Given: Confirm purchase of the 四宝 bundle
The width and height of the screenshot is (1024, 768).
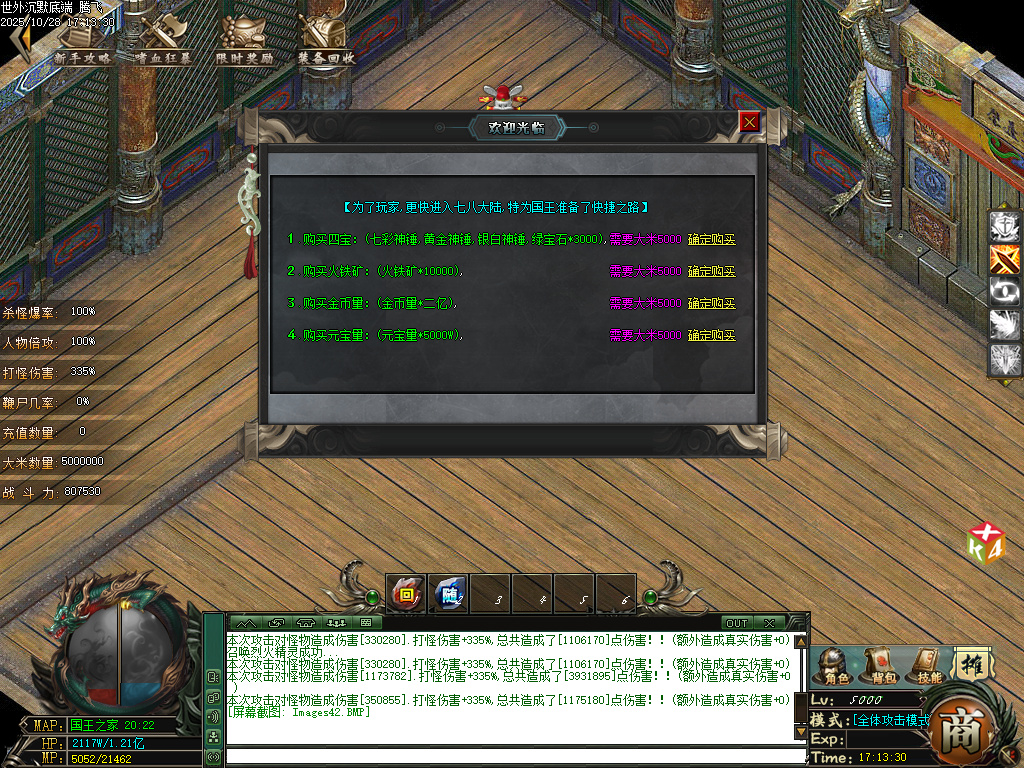Looking at the screenshot, I should tap(711, 240).
